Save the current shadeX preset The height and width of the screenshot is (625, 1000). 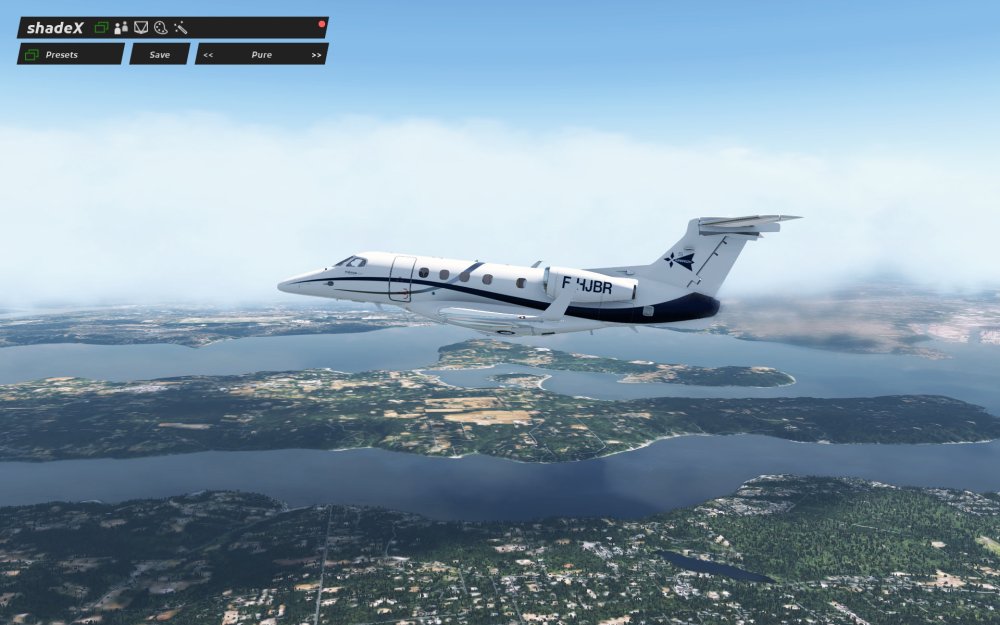[159, 54]
